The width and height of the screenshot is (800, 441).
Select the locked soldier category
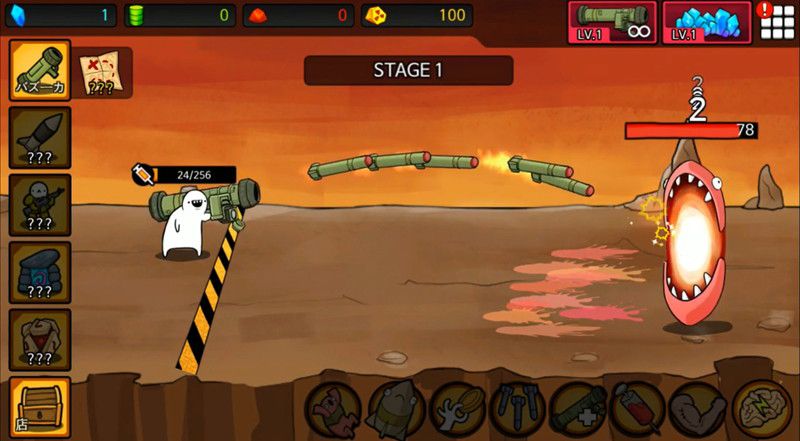40,205
